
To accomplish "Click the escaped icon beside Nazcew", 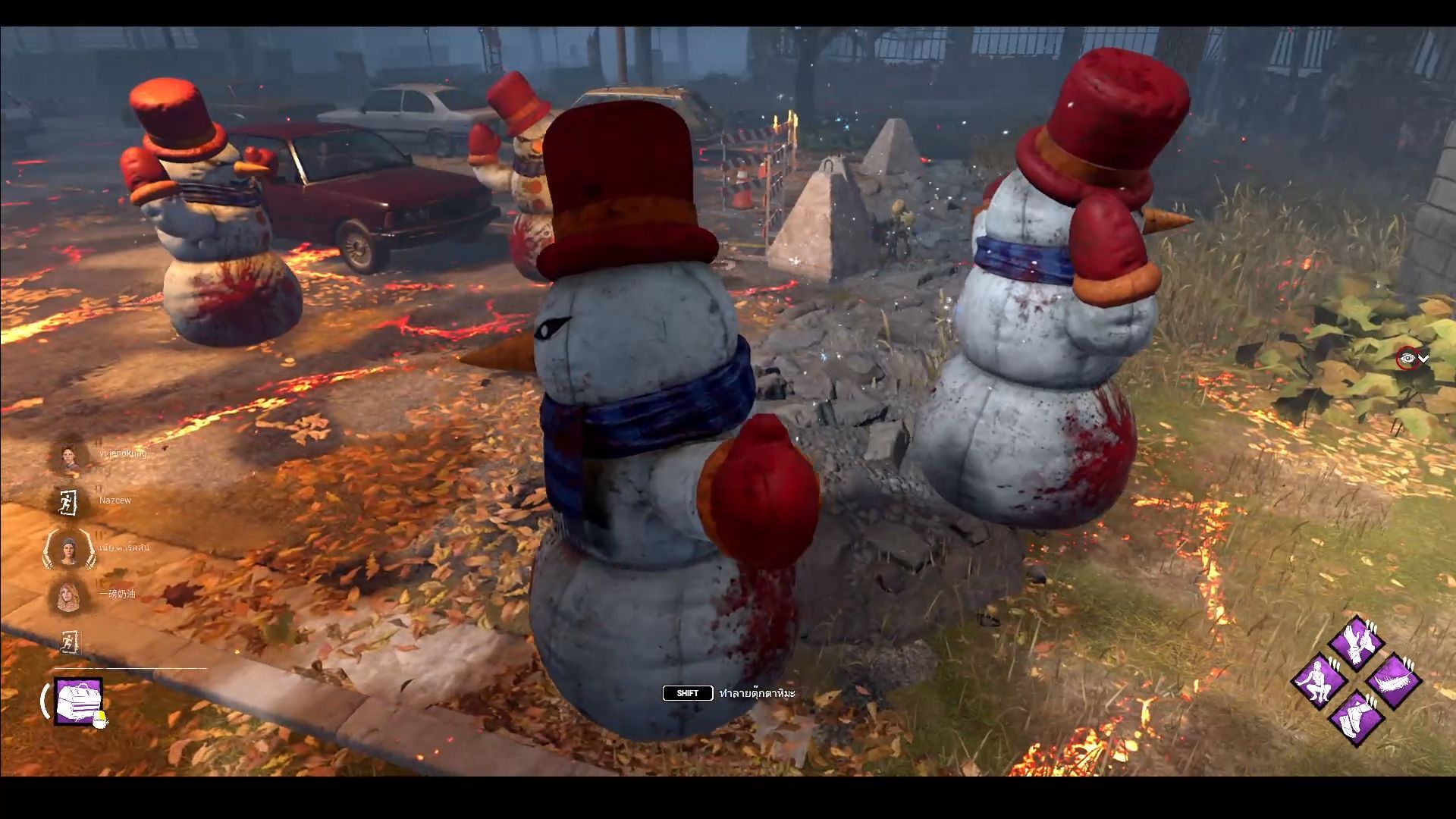I will coord(69,502).
